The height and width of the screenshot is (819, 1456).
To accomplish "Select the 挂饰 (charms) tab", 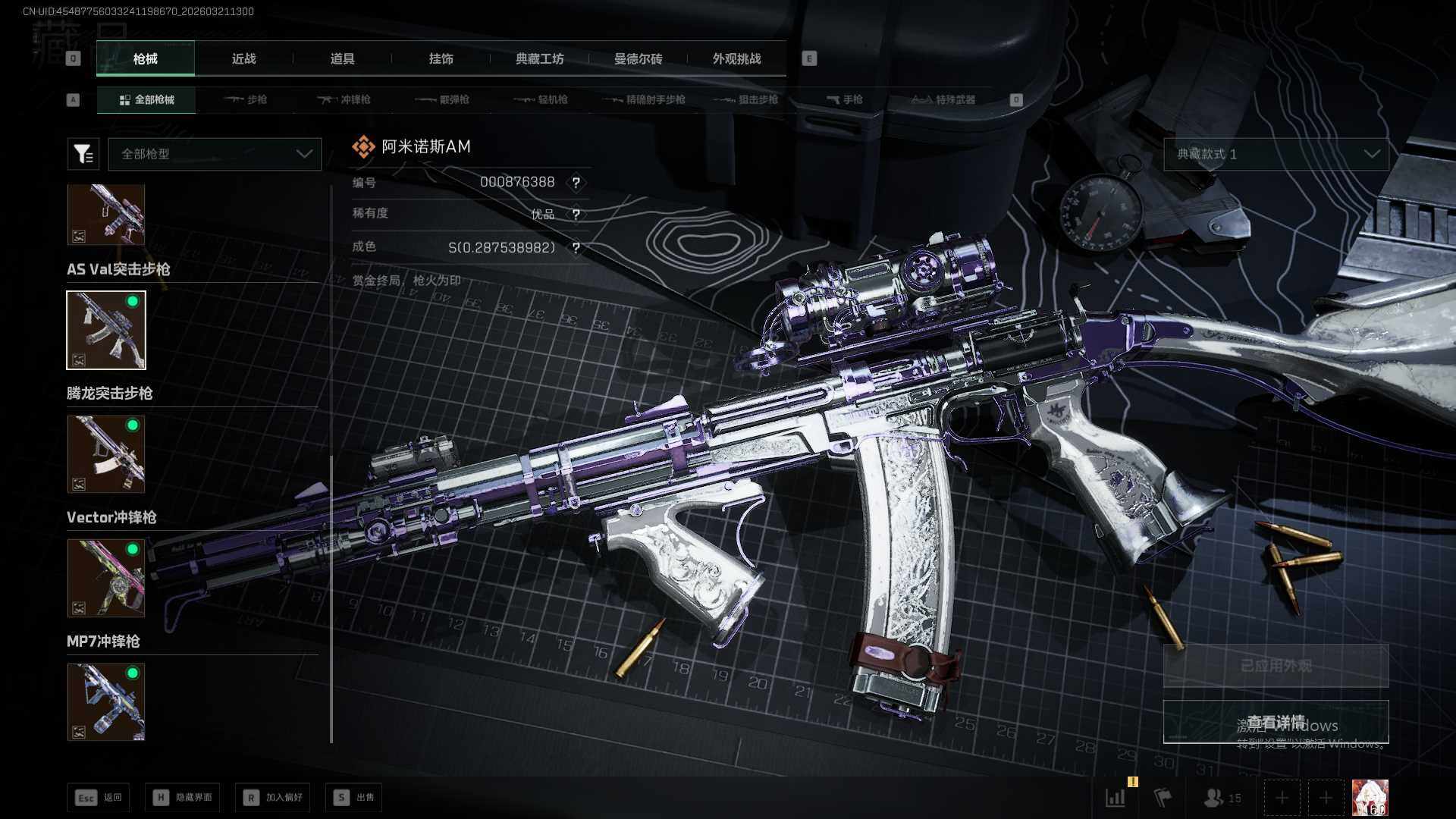I will (441, 59).
